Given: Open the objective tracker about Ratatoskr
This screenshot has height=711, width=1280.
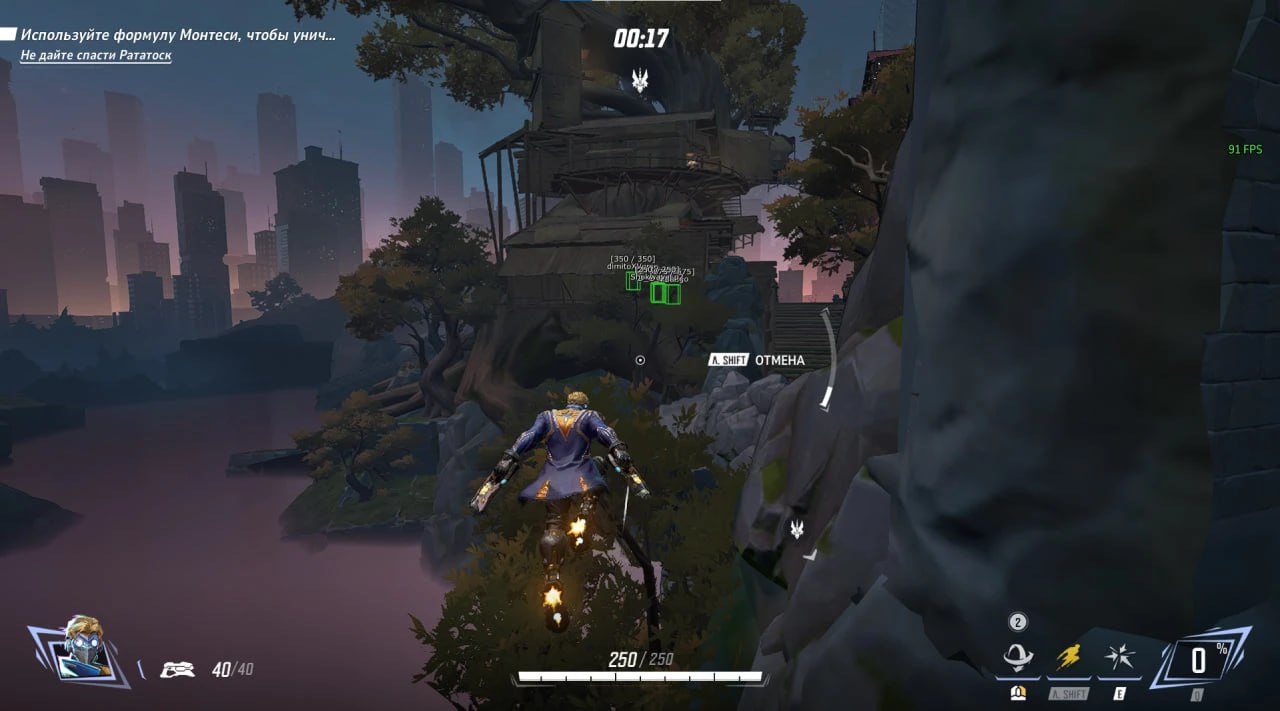Looking at the screenshot, I should pyautogui.click(x=96, y=55).
